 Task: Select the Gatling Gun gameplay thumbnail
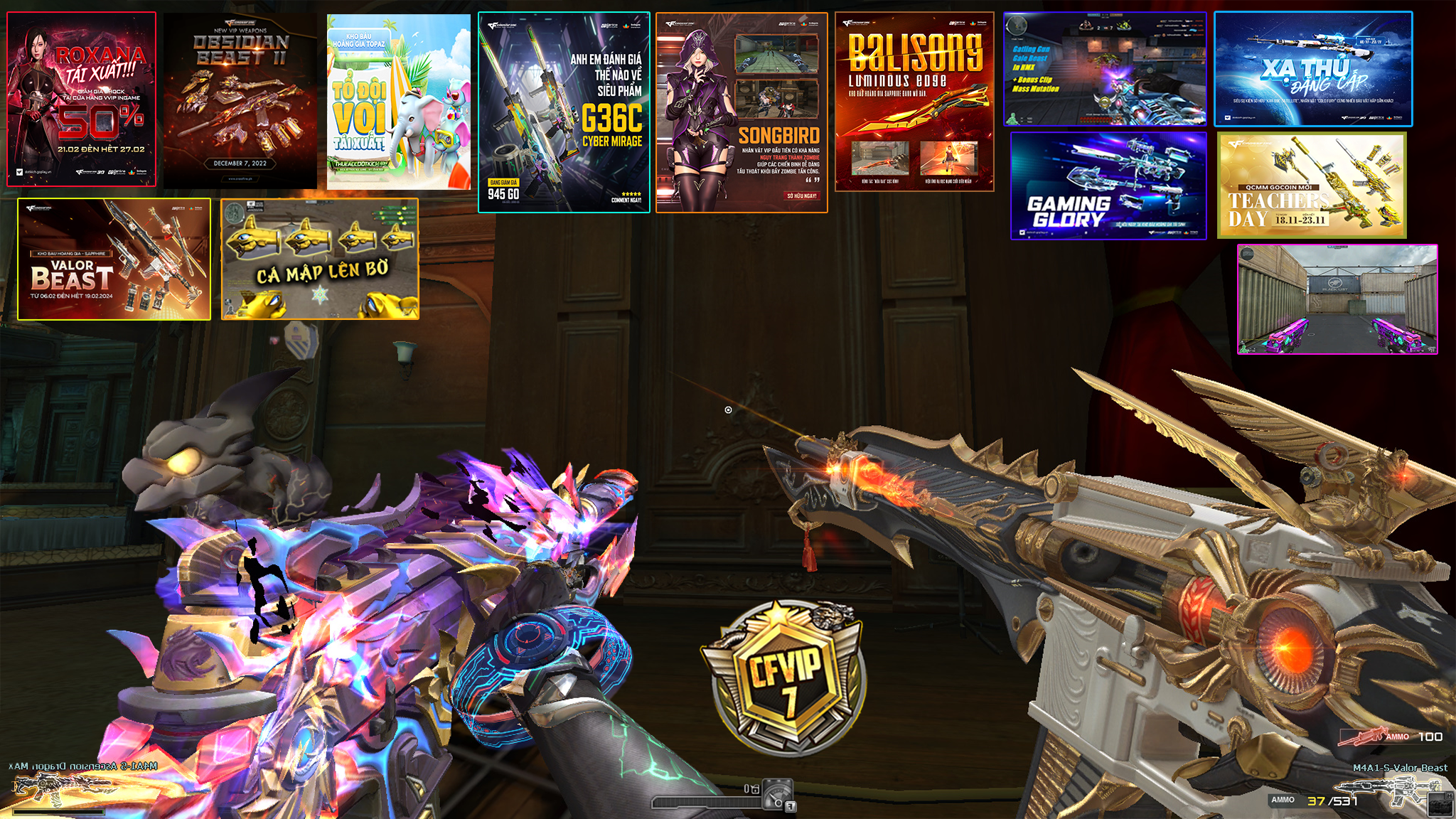coord(1105,69)
